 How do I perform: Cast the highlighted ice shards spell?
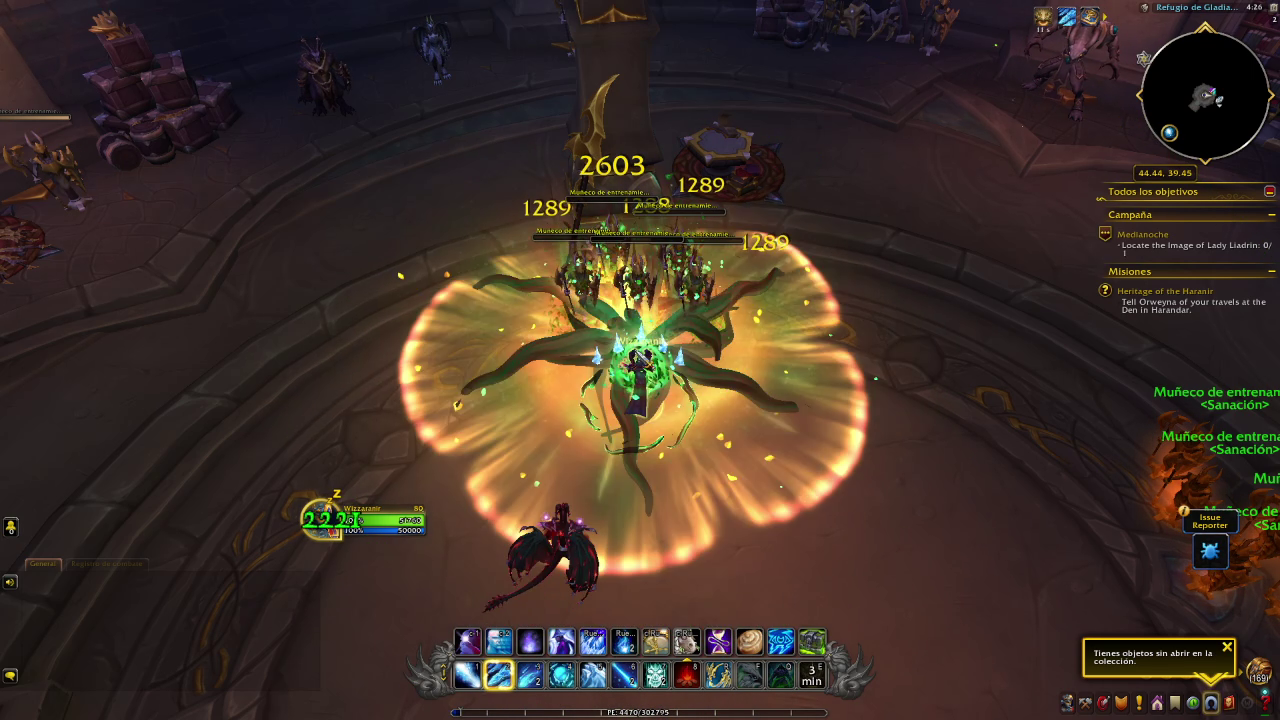point(498,676)
